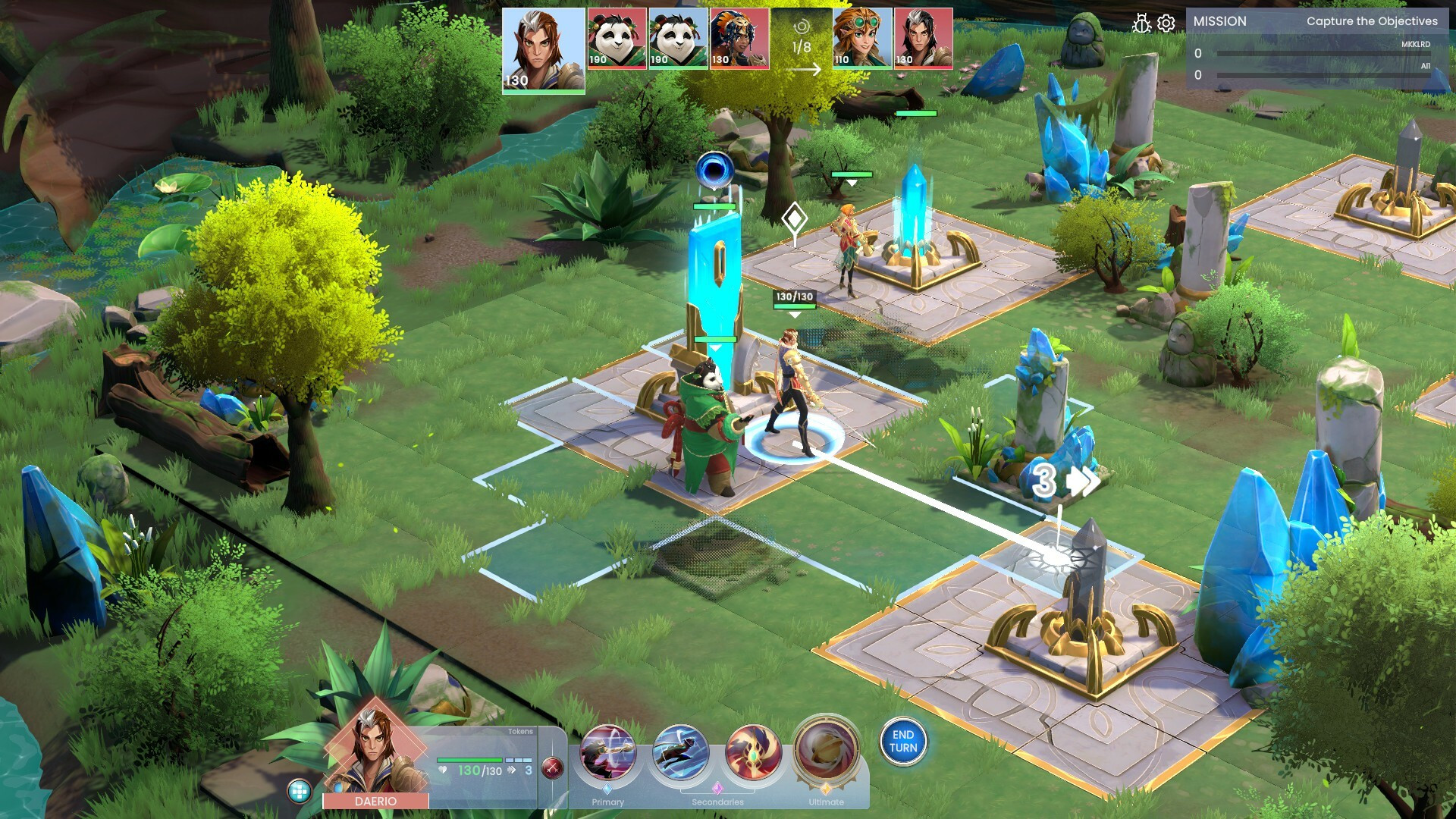Pick the goggles-wearing hero's turn-order portrait
1456x819 pixels.
(x=862, y=39)
